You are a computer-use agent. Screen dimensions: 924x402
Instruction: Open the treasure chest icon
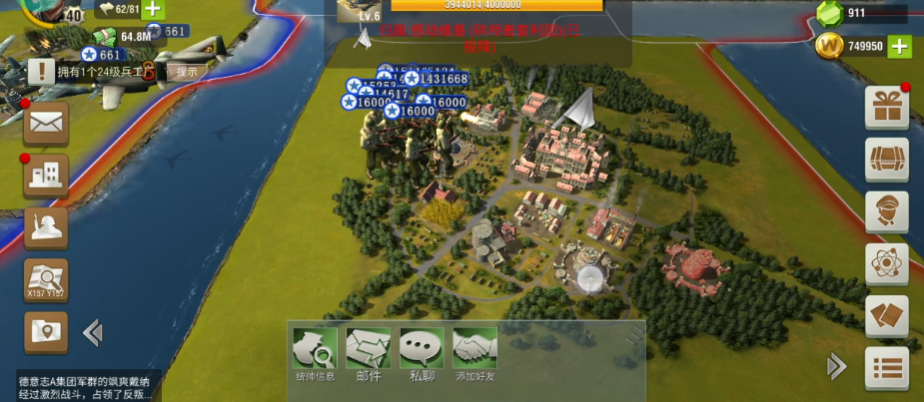click(x=886, y=160)
